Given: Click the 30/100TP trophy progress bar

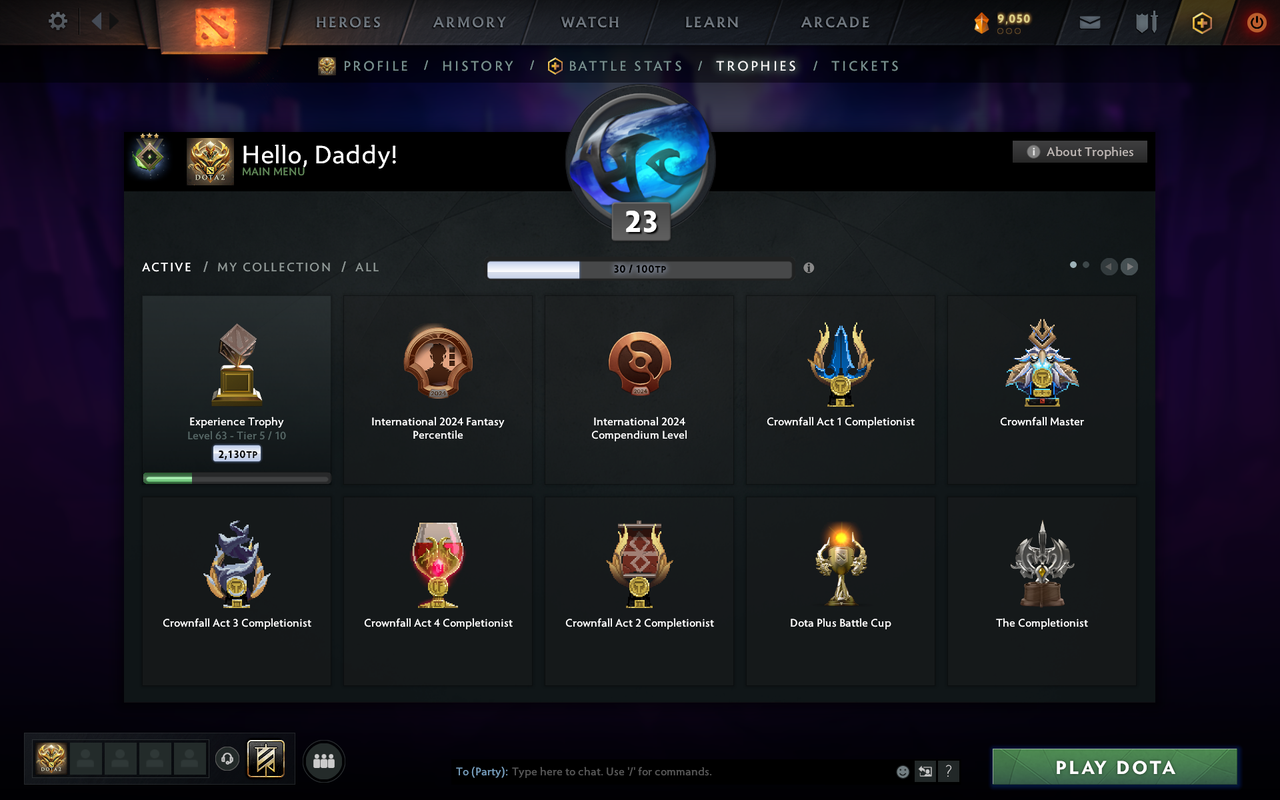Looking at the screenshot, I should [639, 269].
